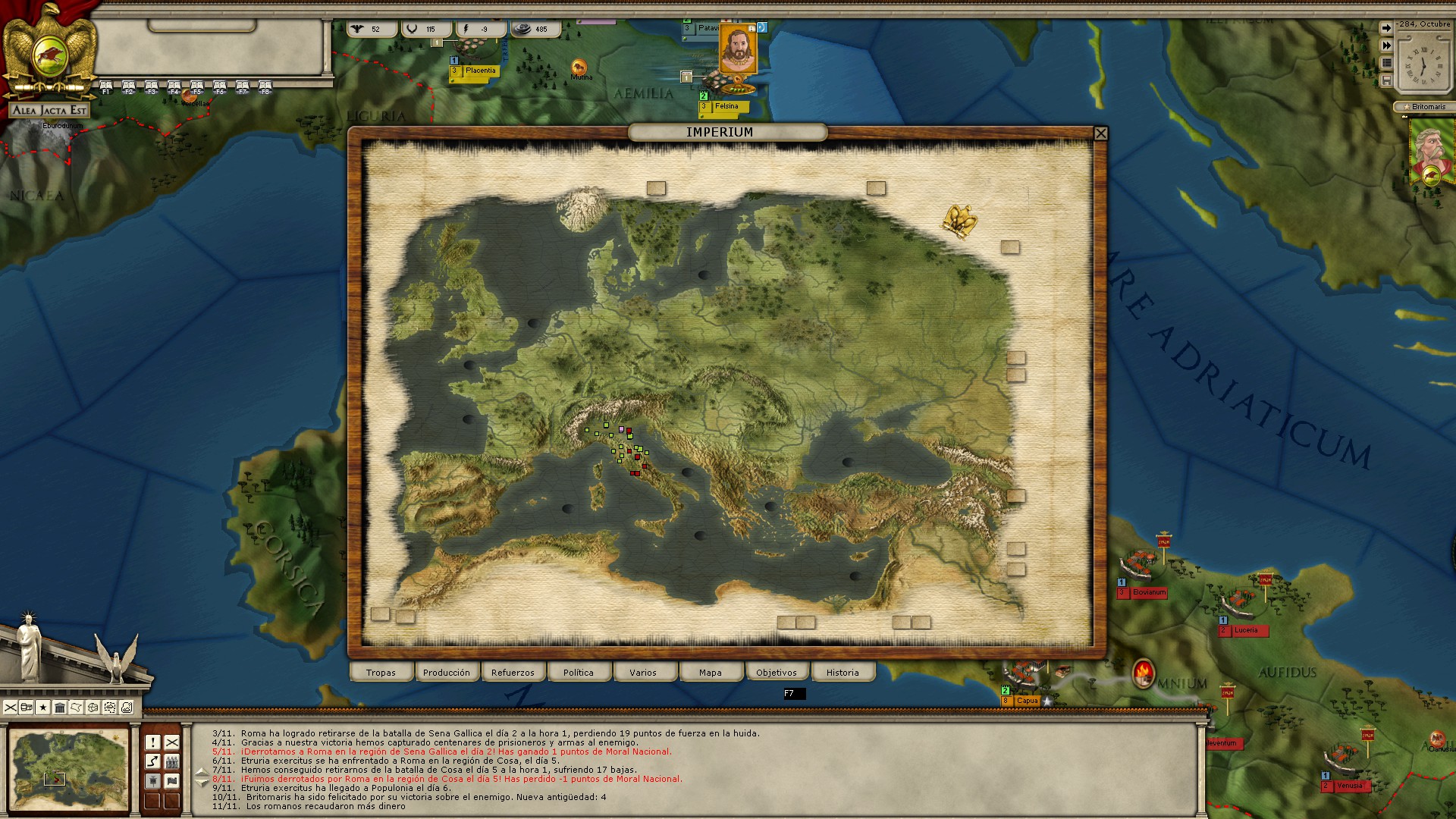The image size is (1456, 819).
Task: Toggle the region outline map filter
Action: pos(76,708)
